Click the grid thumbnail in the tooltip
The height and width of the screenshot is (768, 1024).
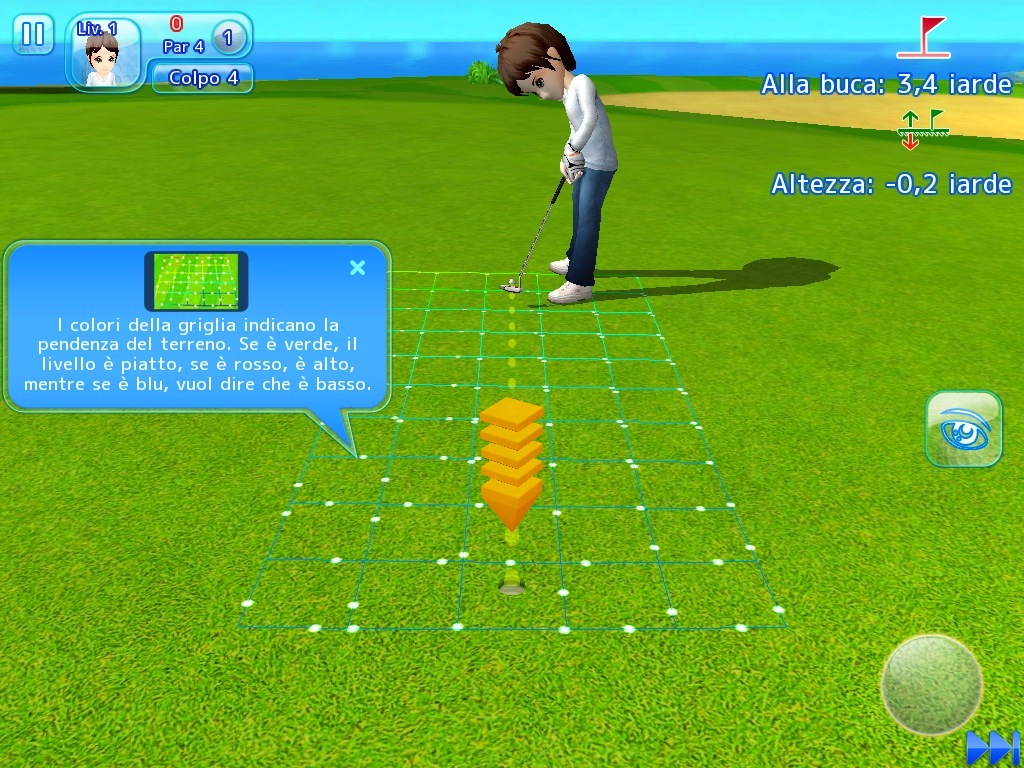196,281
